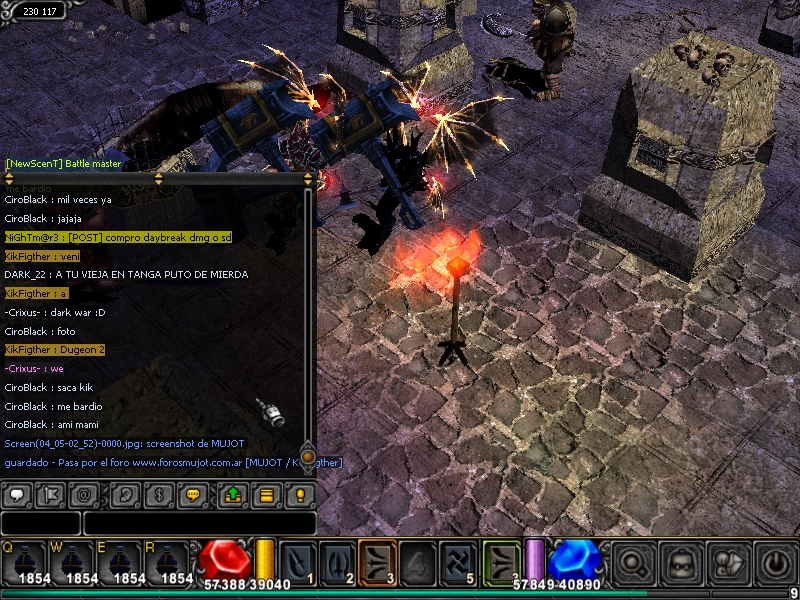
Task: Toggle the yellow speech bubble chat button
Action: click(195, 494)
